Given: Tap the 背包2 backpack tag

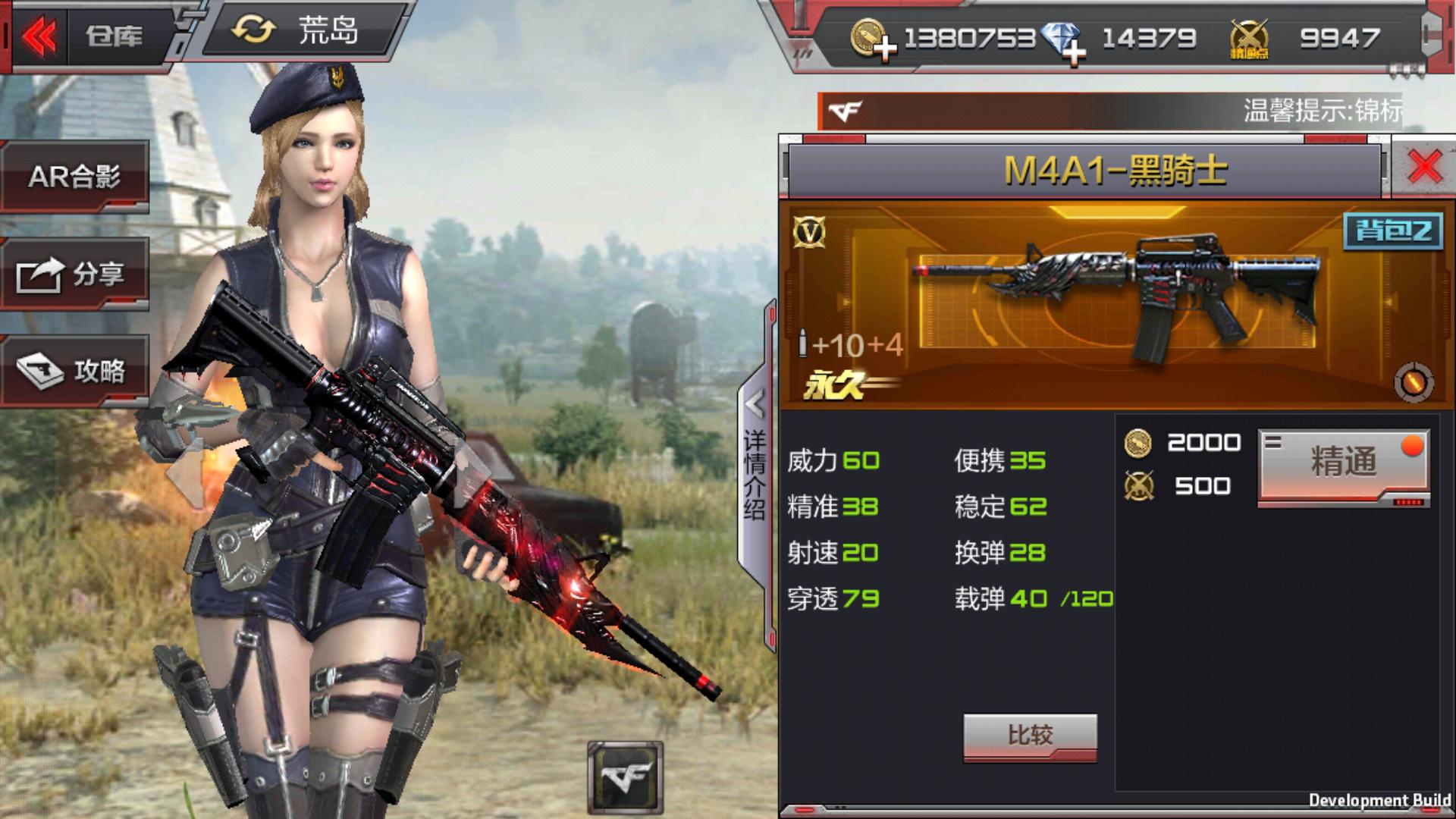Looking at the screenshot, I should point(1393,231).
